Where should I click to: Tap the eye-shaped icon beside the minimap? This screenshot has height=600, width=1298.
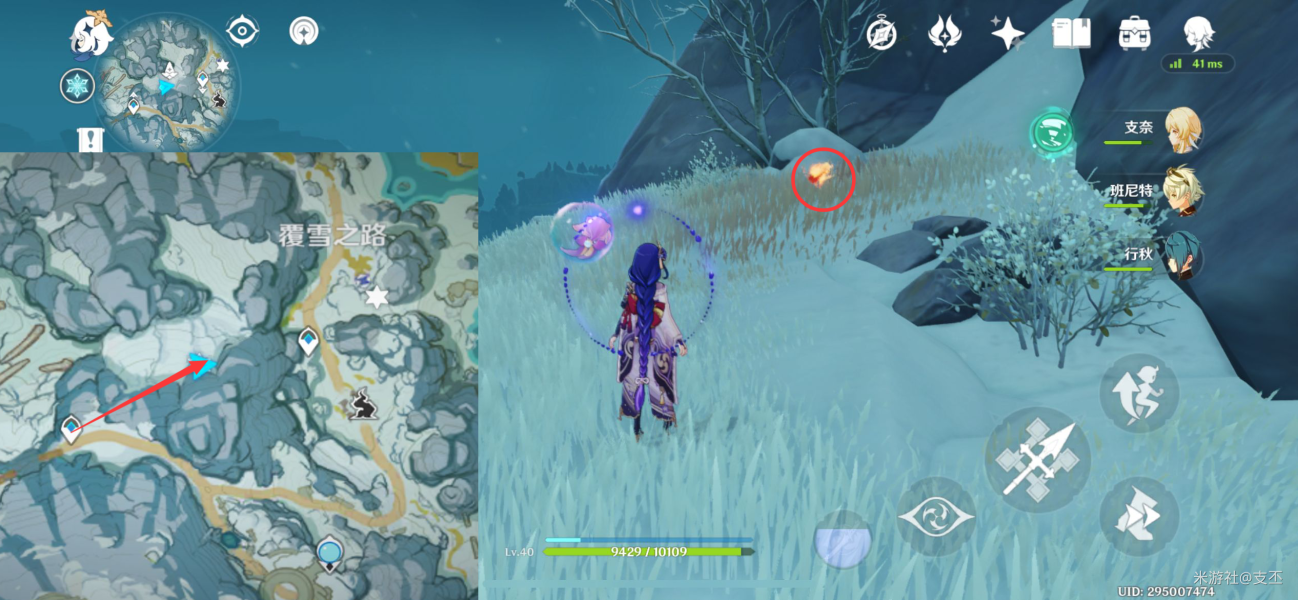(x=242, y=31)
